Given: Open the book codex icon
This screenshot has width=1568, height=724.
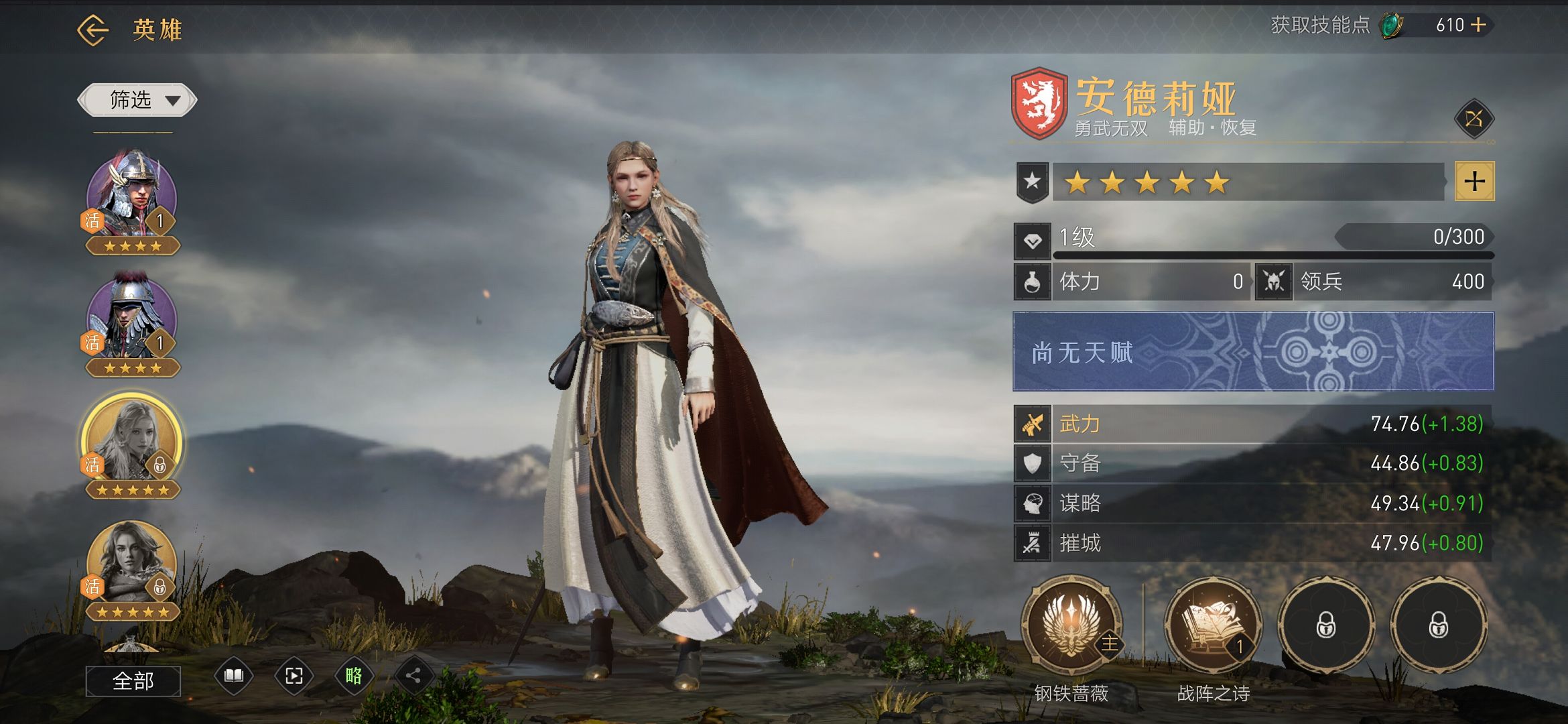Looking at the screenshot, I should click(233, 676).
